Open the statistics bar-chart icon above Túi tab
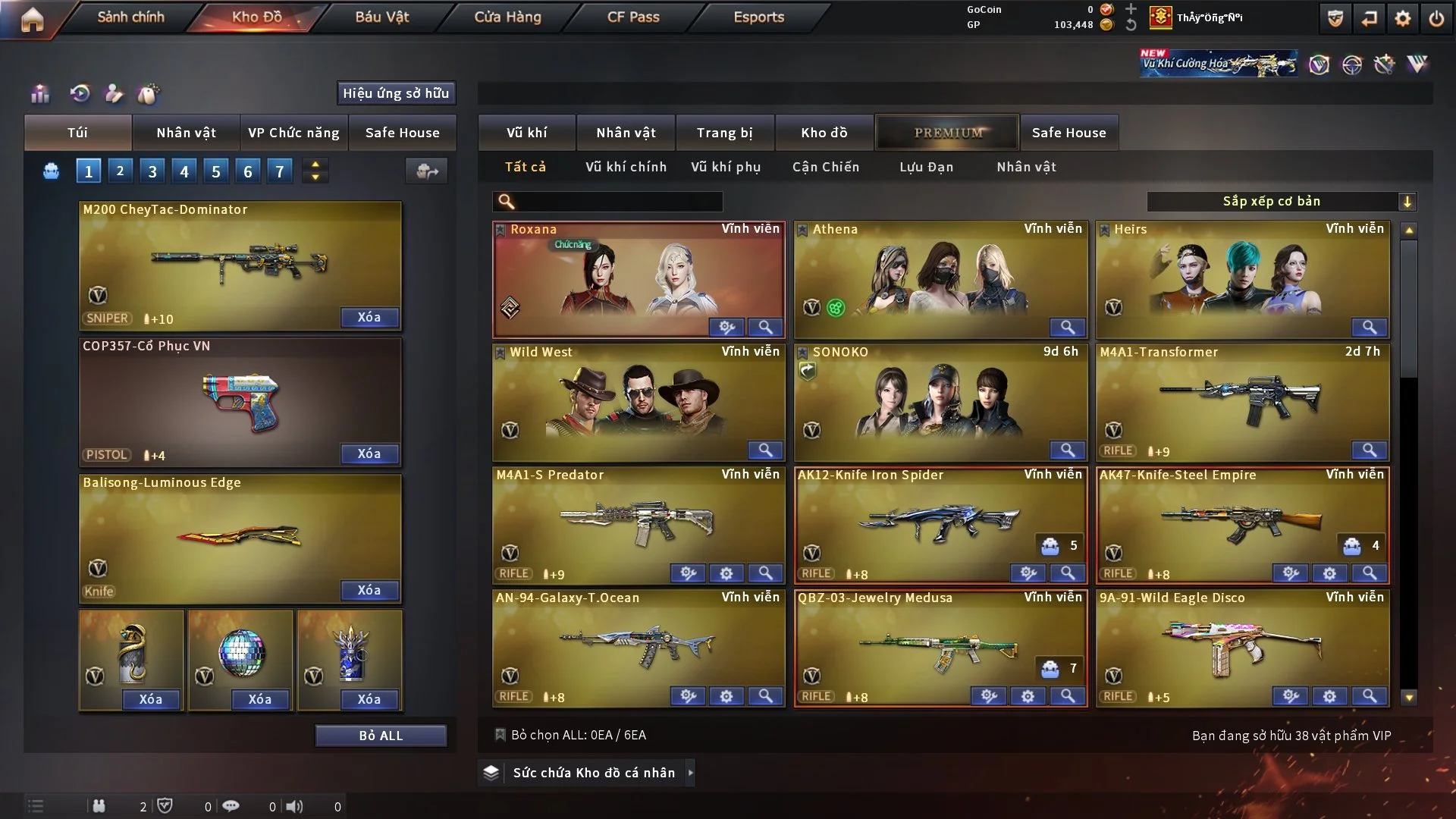 pos(39,94)
